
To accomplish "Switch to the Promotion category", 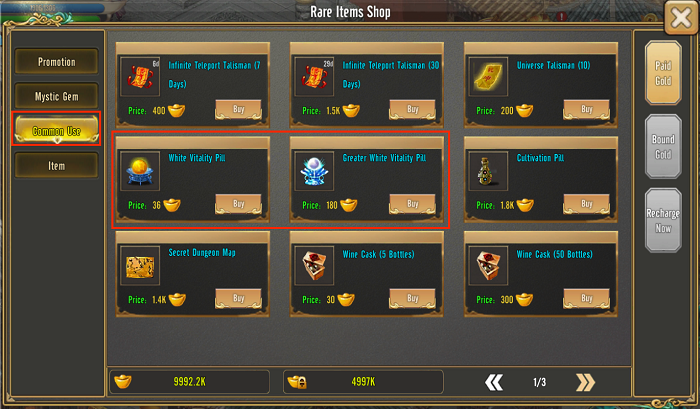I will tap(56, 62).
